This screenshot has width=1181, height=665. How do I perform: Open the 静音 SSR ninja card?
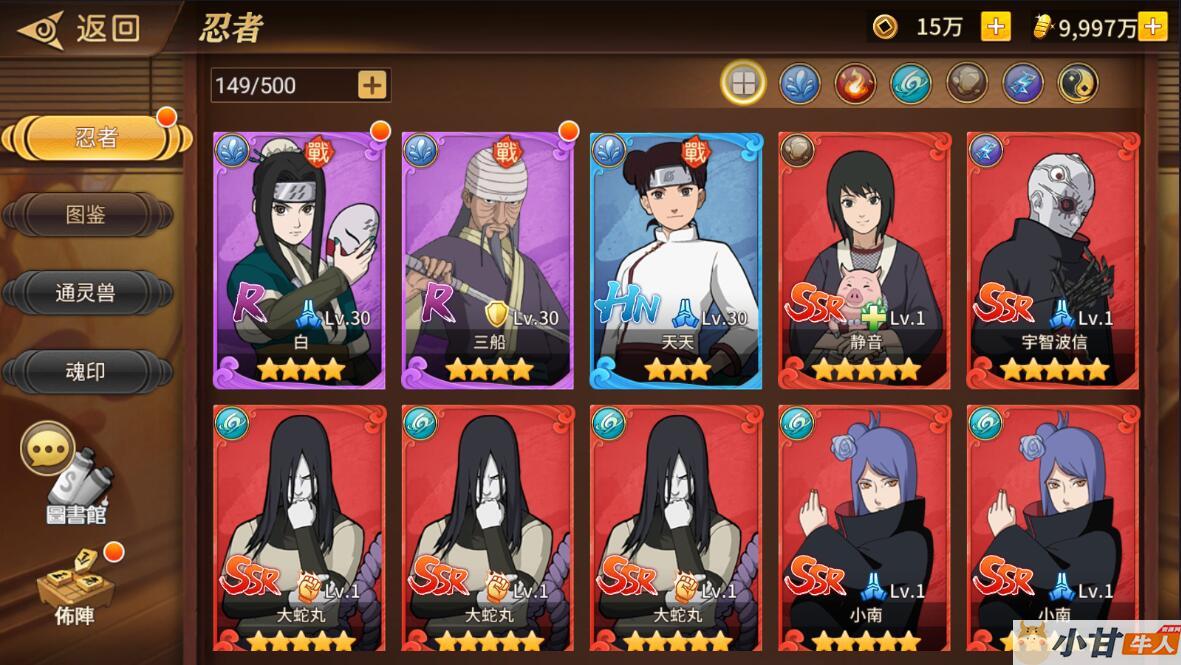coord(864,260)
